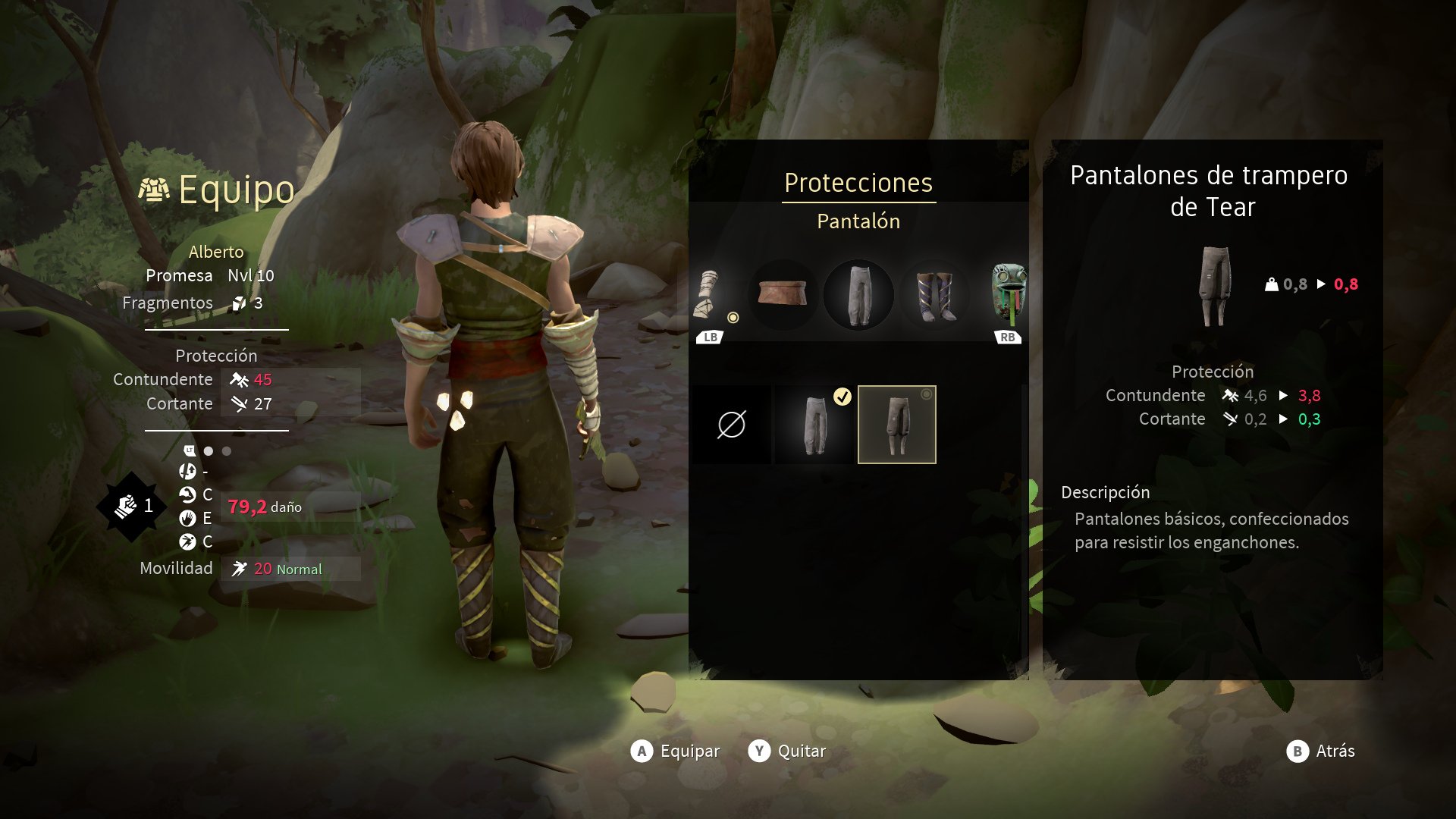Switch to the hand wraps equipment category
The width and height of the screenshot is (1456, 819).
tap(708, 295)
